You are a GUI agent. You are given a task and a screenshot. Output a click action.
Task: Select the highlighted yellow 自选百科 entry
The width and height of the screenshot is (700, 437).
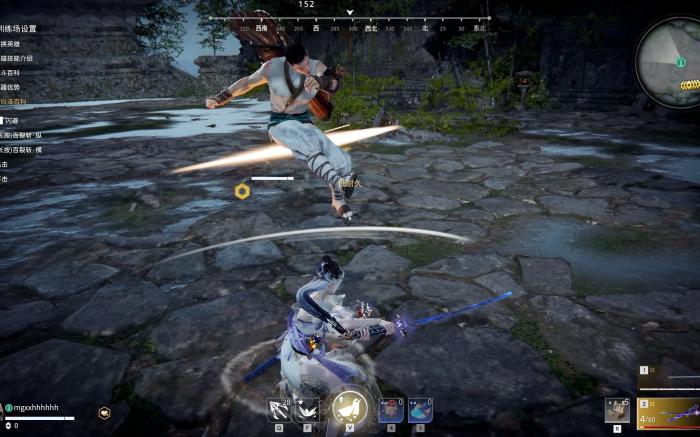coord(13,102)
